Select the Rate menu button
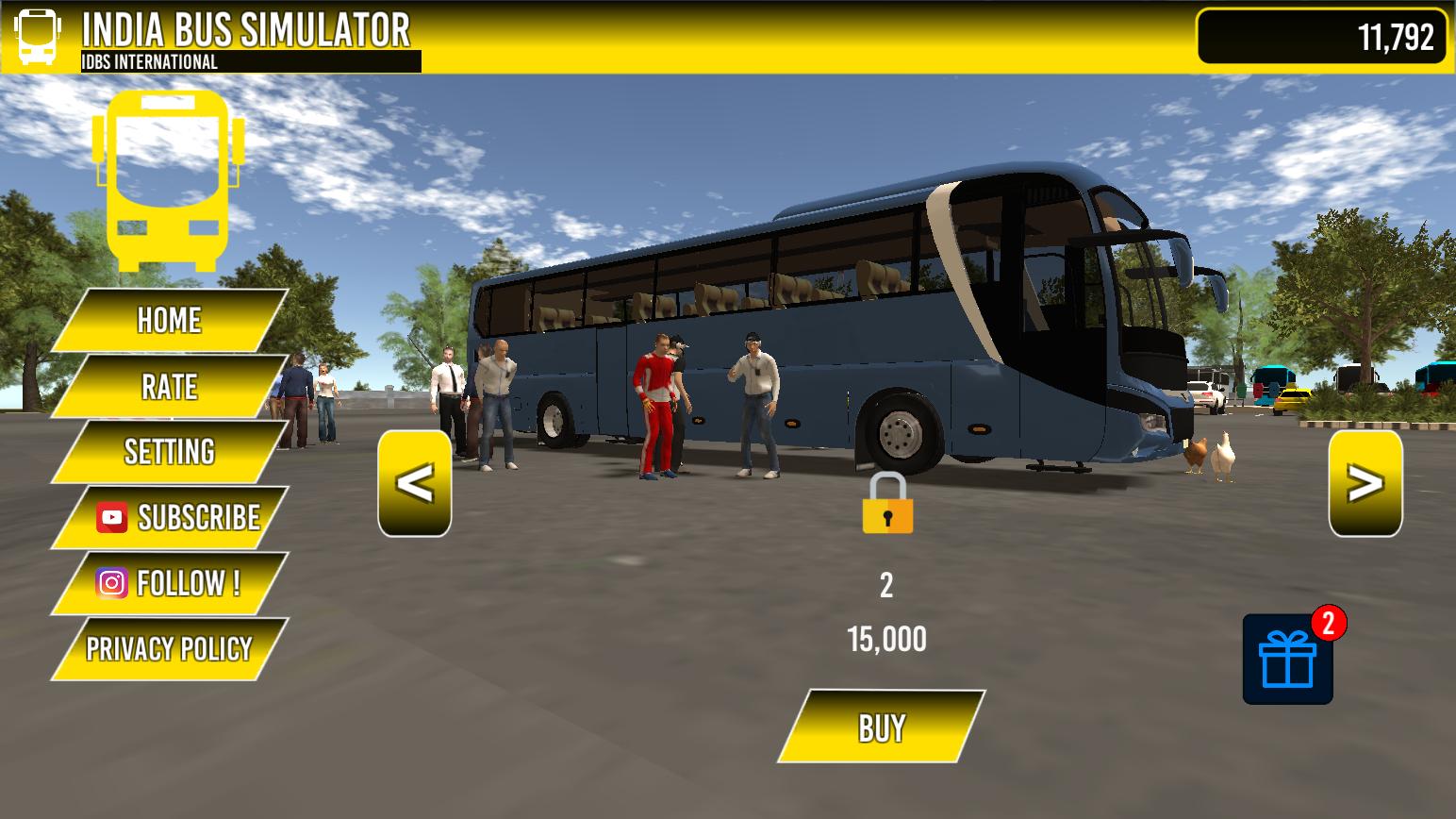Viewport: 1456px width, 819px height. coord(170,387)
